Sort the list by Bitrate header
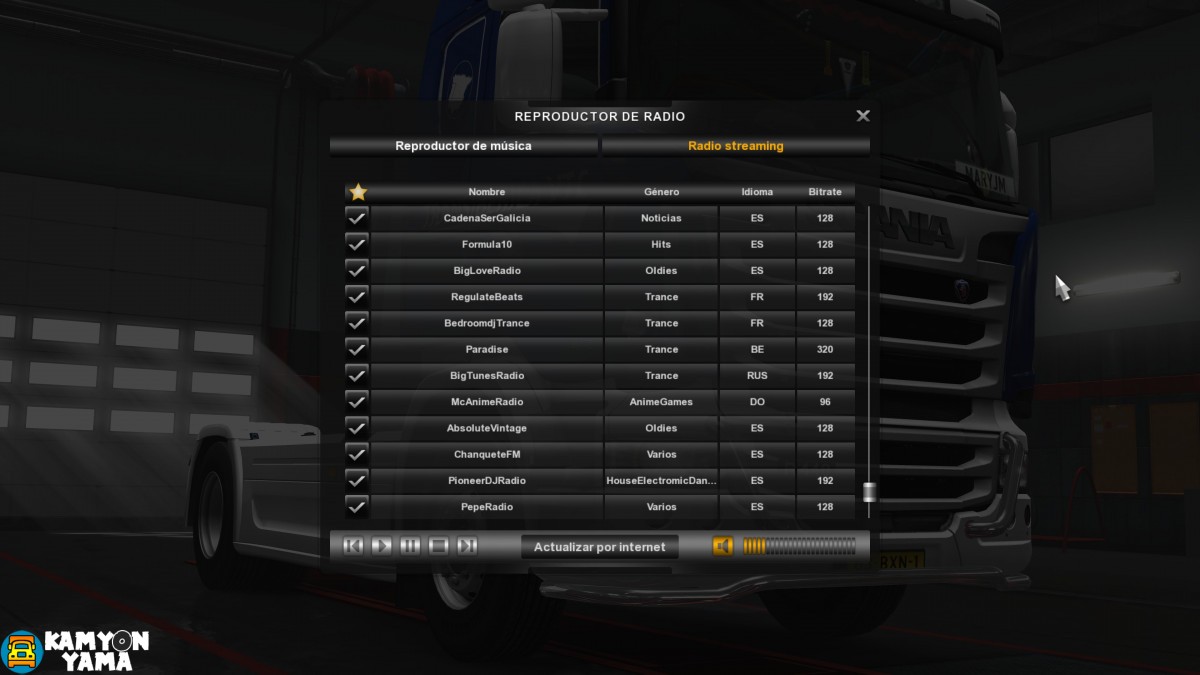1200x675 pixels. pyautogui.click(x=825, y=192)
